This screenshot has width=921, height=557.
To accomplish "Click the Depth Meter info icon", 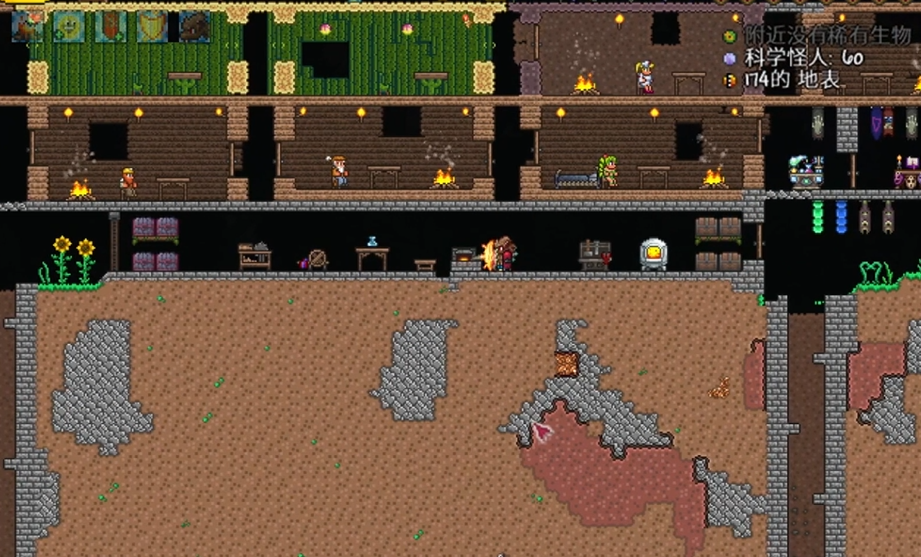I will click(x=730, y=80).
